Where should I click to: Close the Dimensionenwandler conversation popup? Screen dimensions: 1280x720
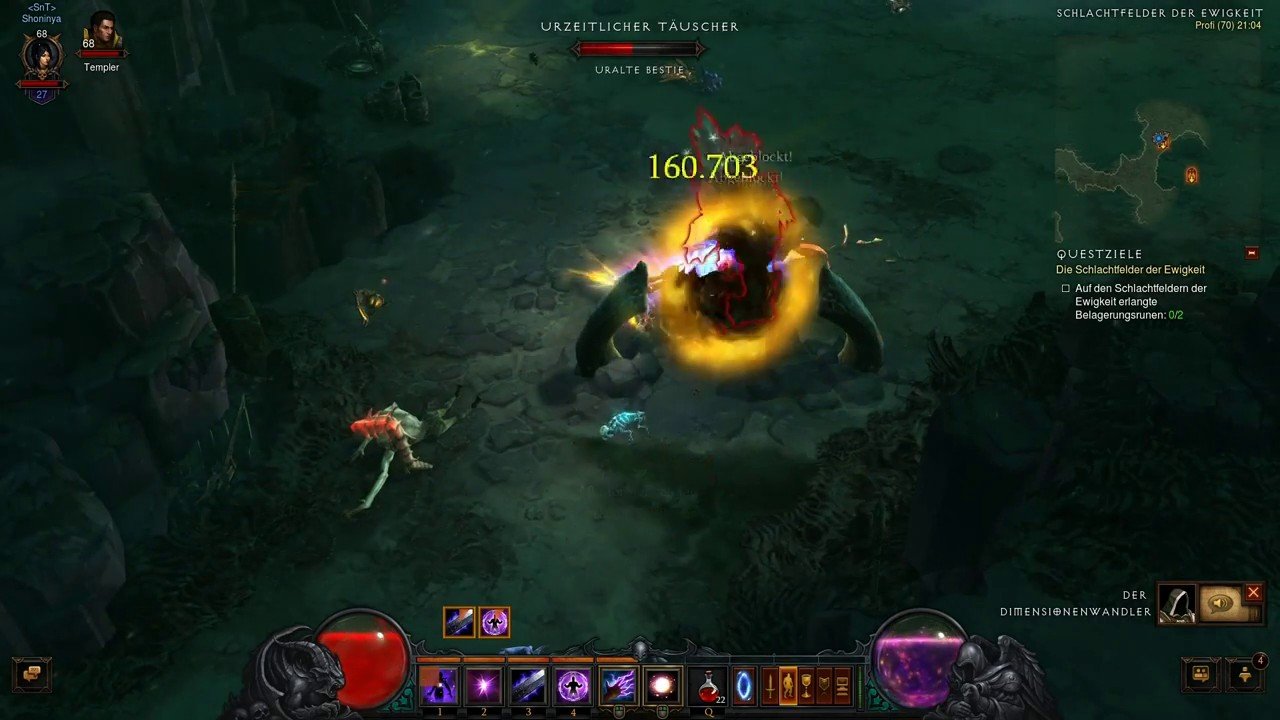click(1253, 593)
